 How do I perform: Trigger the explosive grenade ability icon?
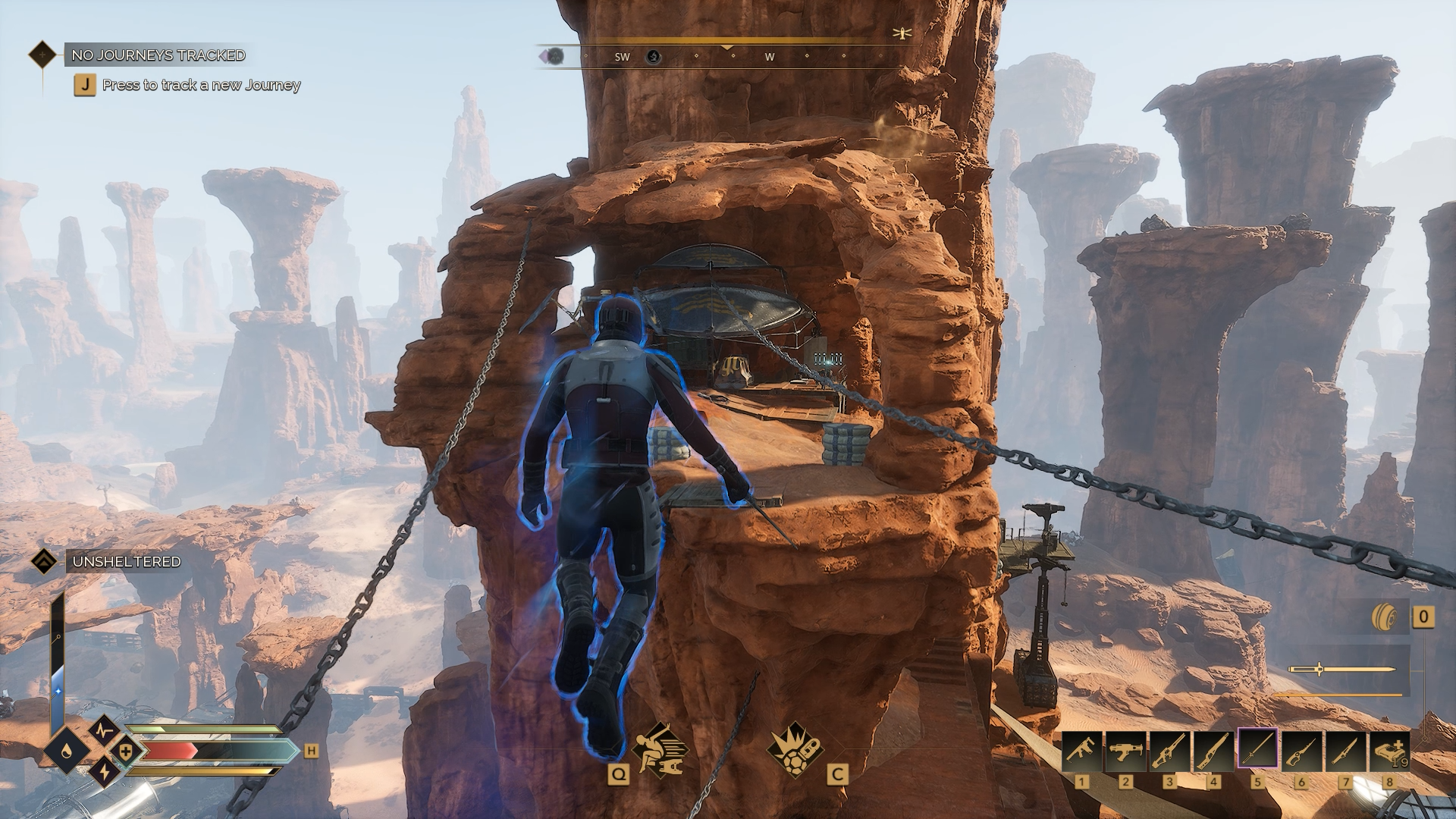795,751
